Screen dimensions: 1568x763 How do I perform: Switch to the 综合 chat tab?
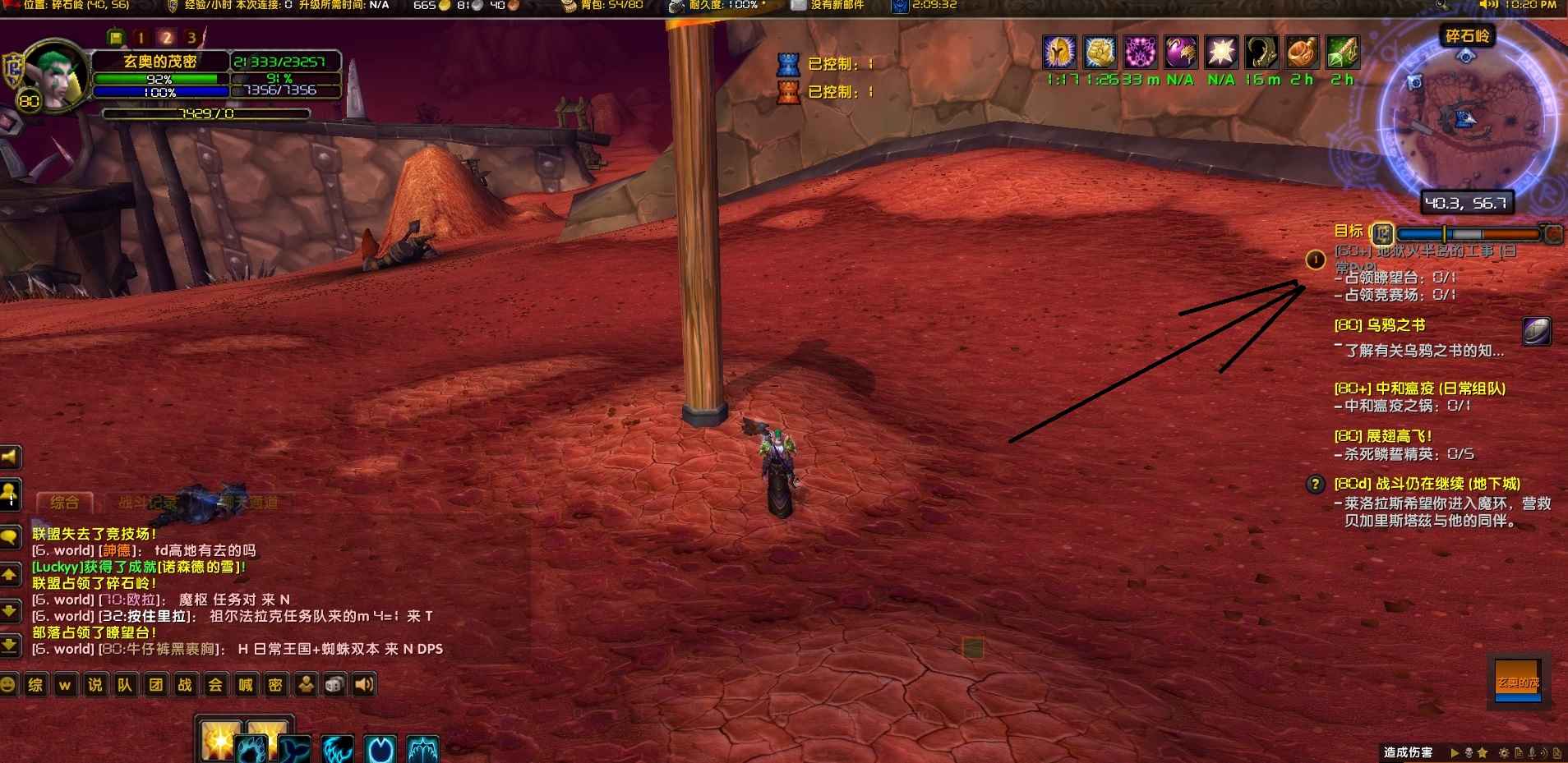[65, 503]
